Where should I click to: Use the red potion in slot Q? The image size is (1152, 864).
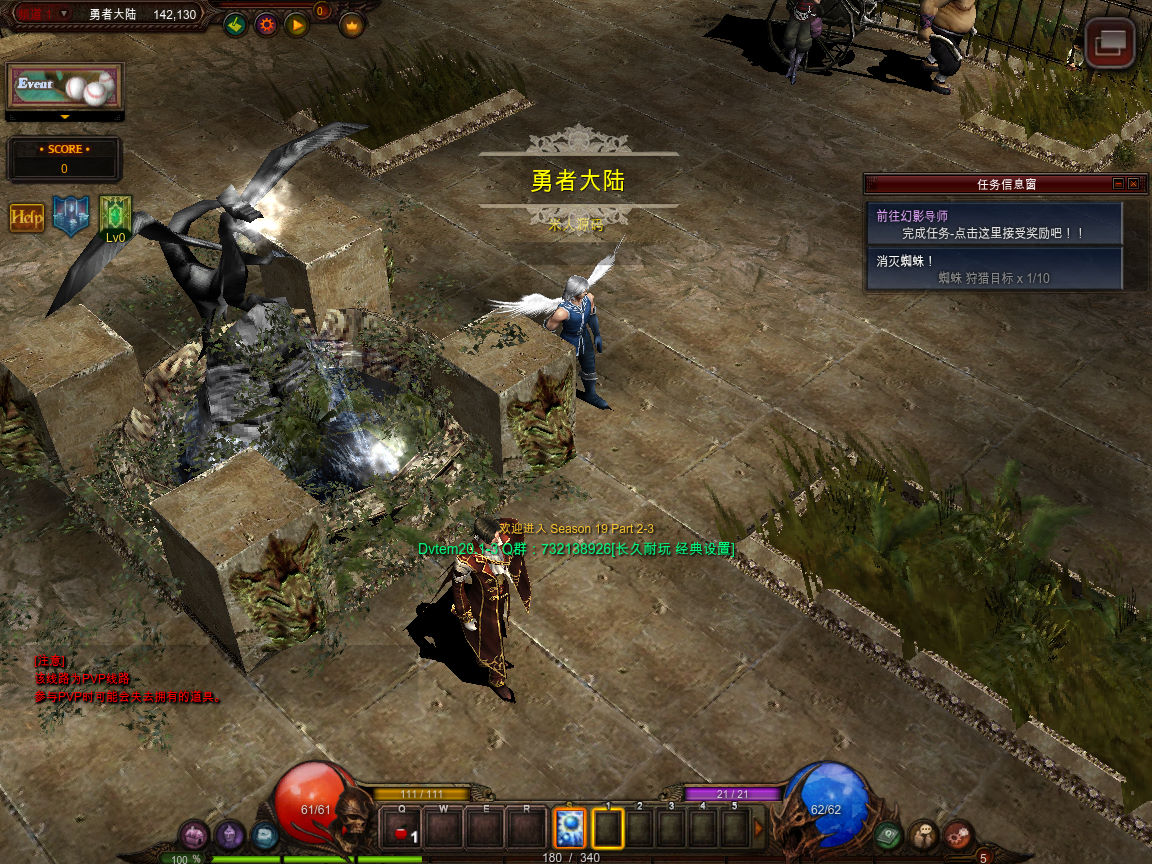coord(402,829)
